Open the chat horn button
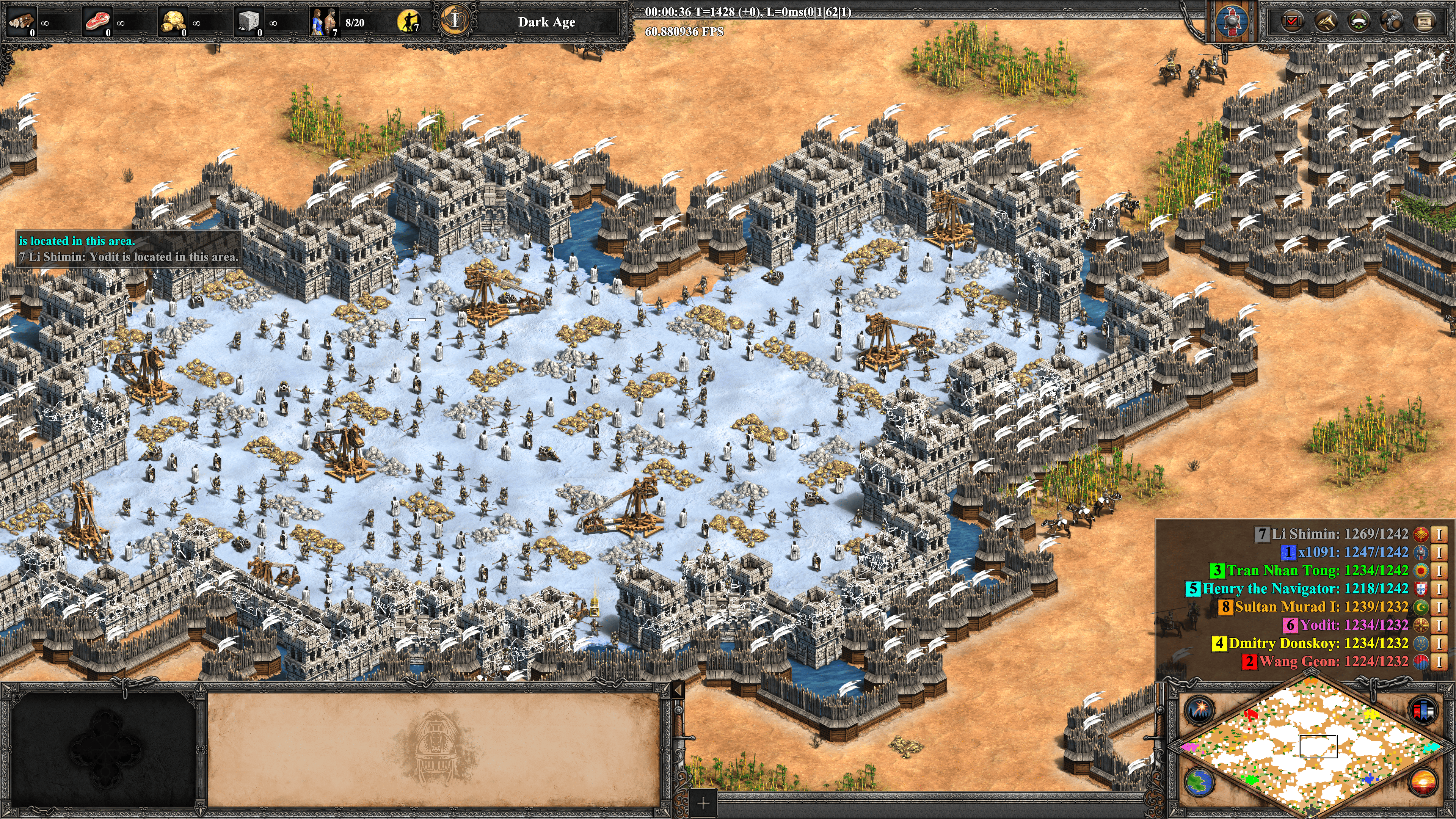Viewport: 1456px width, 819px height. point(1325,22)
